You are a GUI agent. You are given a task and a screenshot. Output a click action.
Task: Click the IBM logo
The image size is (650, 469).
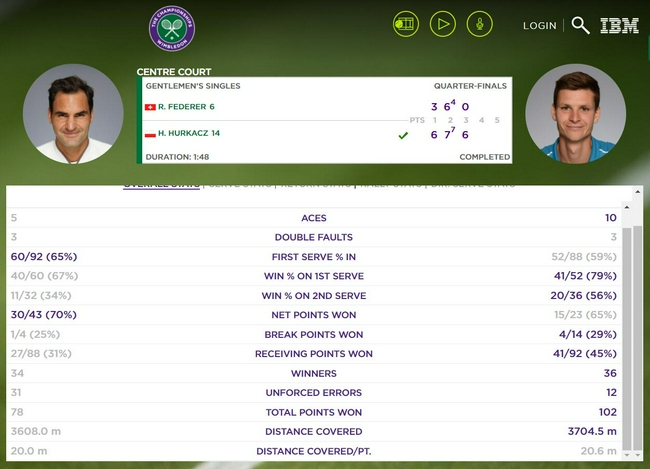[619, 26]
